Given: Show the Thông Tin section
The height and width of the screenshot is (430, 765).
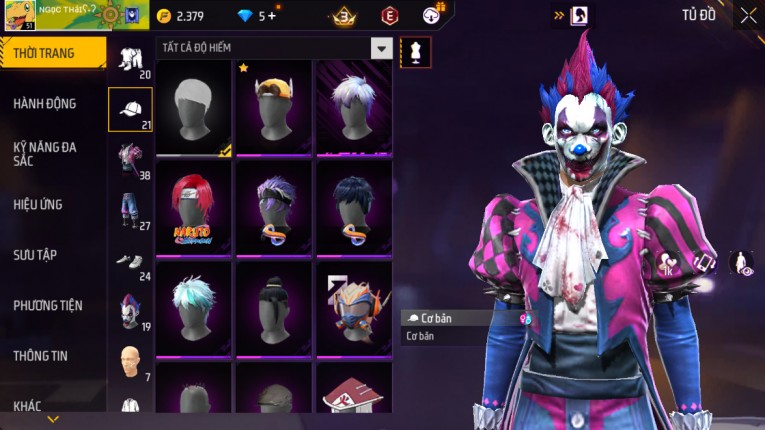Looking at the screenshot, I should 42,355.
